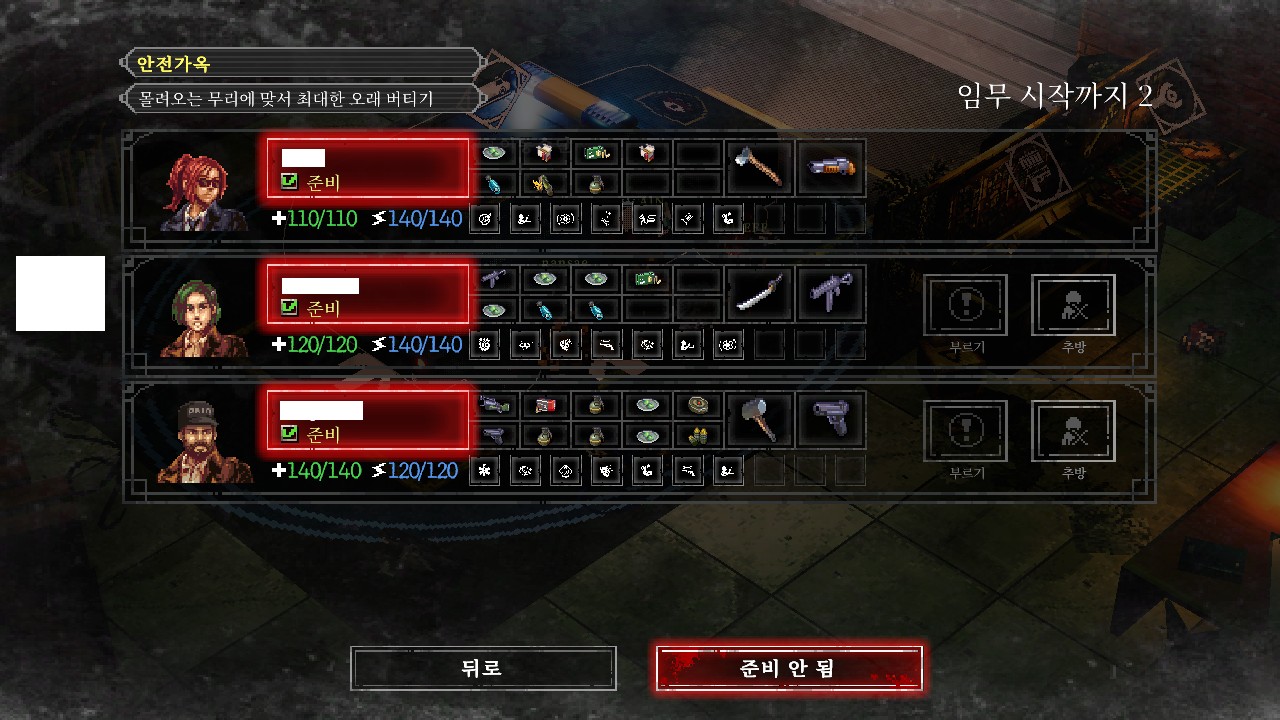Select the orange shotgun weapon slot
Viewport: 1280px width, 720px height.
pos(831,168)
